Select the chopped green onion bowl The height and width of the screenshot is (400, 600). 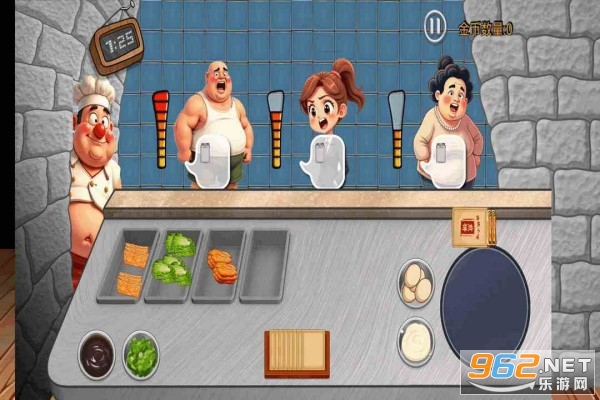click(x=141, y=353)
